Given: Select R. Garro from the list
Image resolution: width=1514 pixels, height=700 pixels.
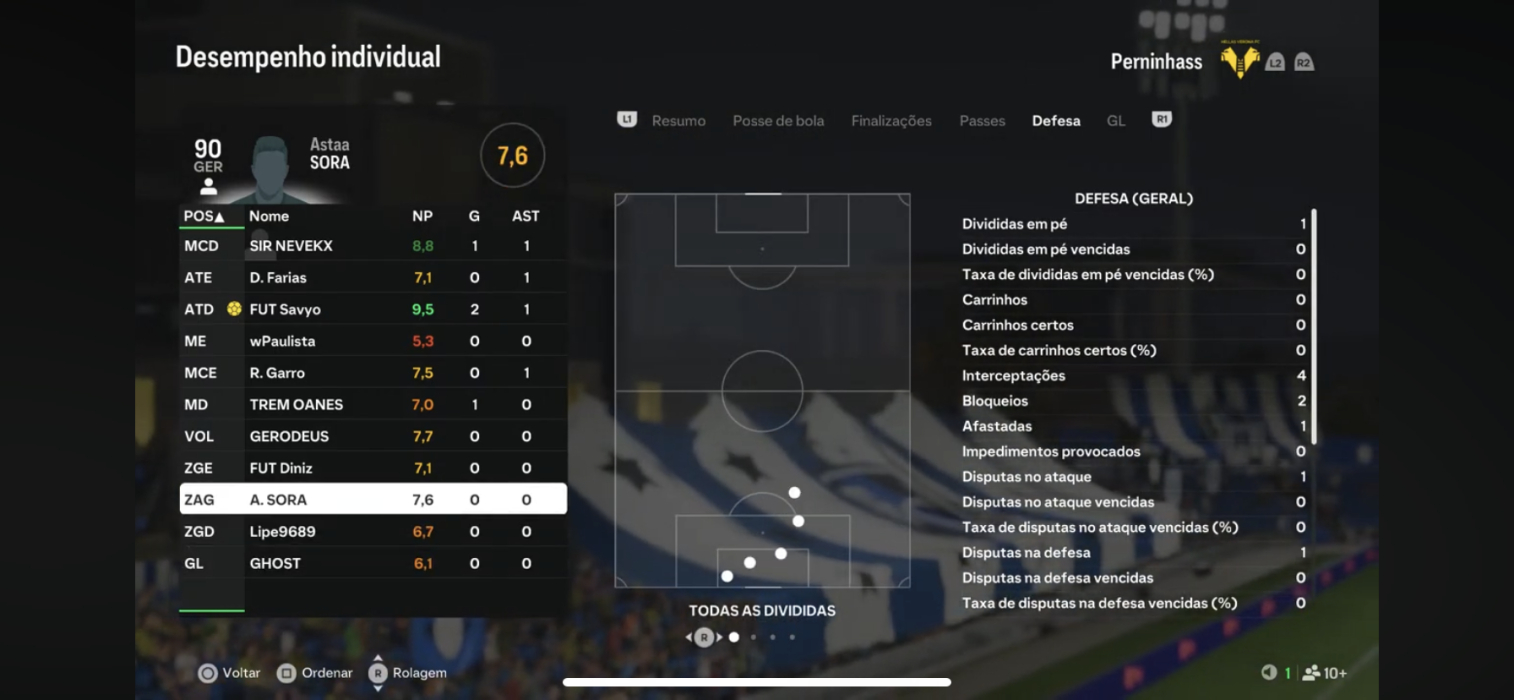Looking at the screenshot, I should pos(372,373).
